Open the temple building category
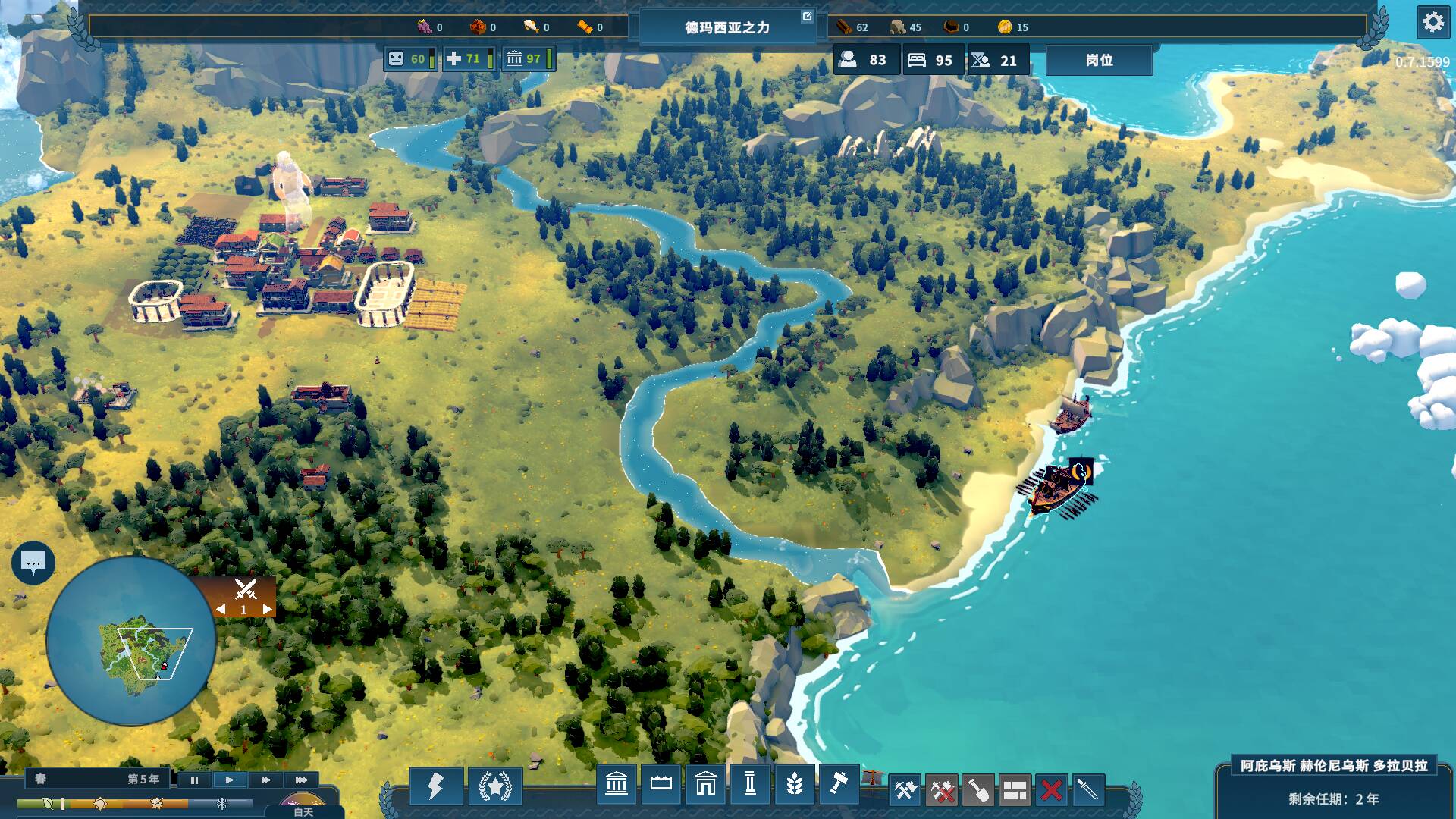Viewport: 1456px width, 819px height. (617, 784)
